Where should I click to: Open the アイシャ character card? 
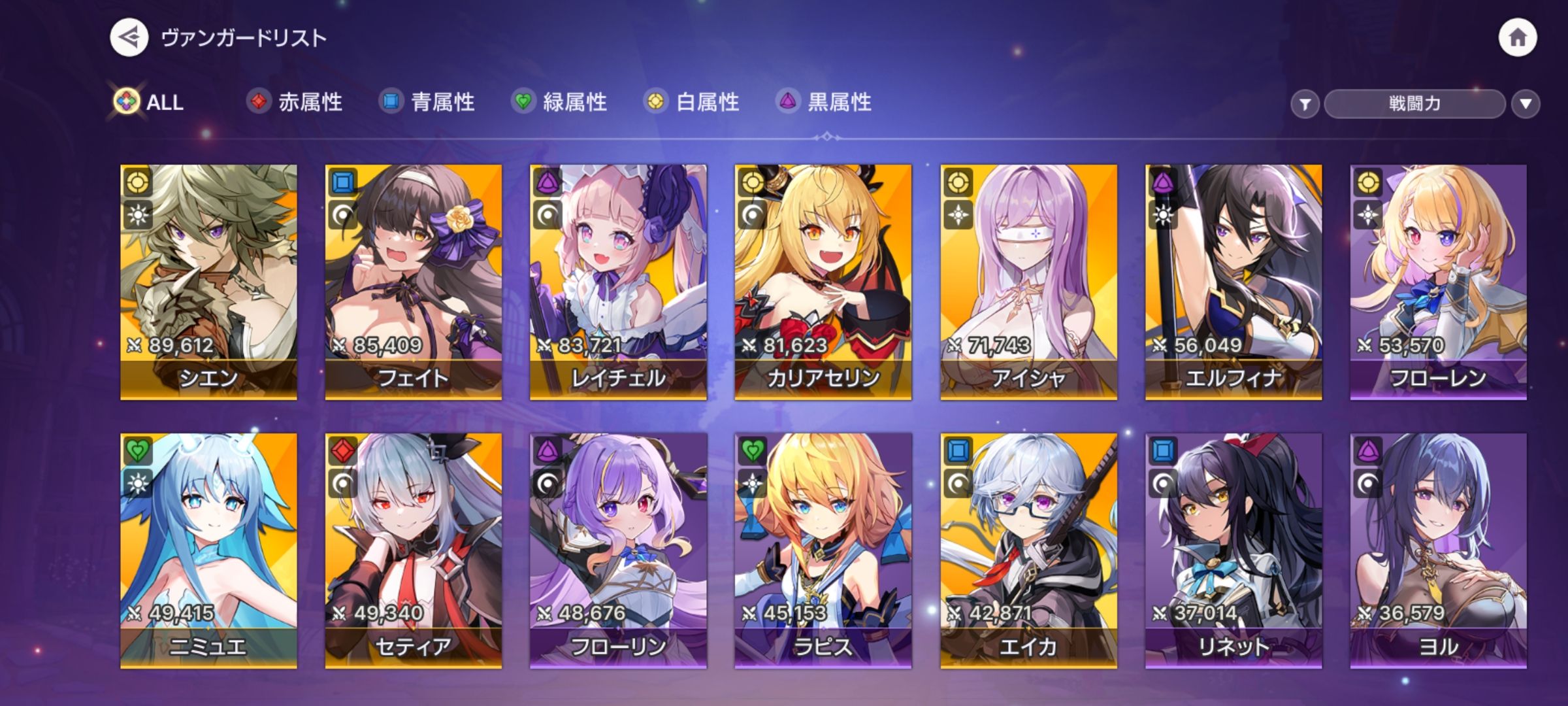coord(1028,281)
